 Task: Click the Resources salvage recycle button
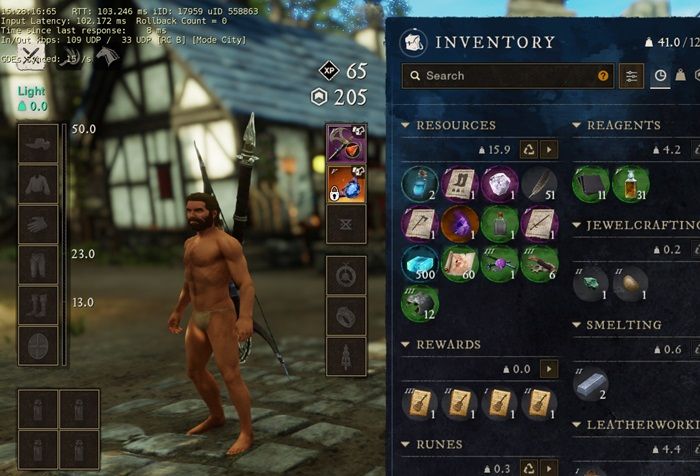click(525, 149)
